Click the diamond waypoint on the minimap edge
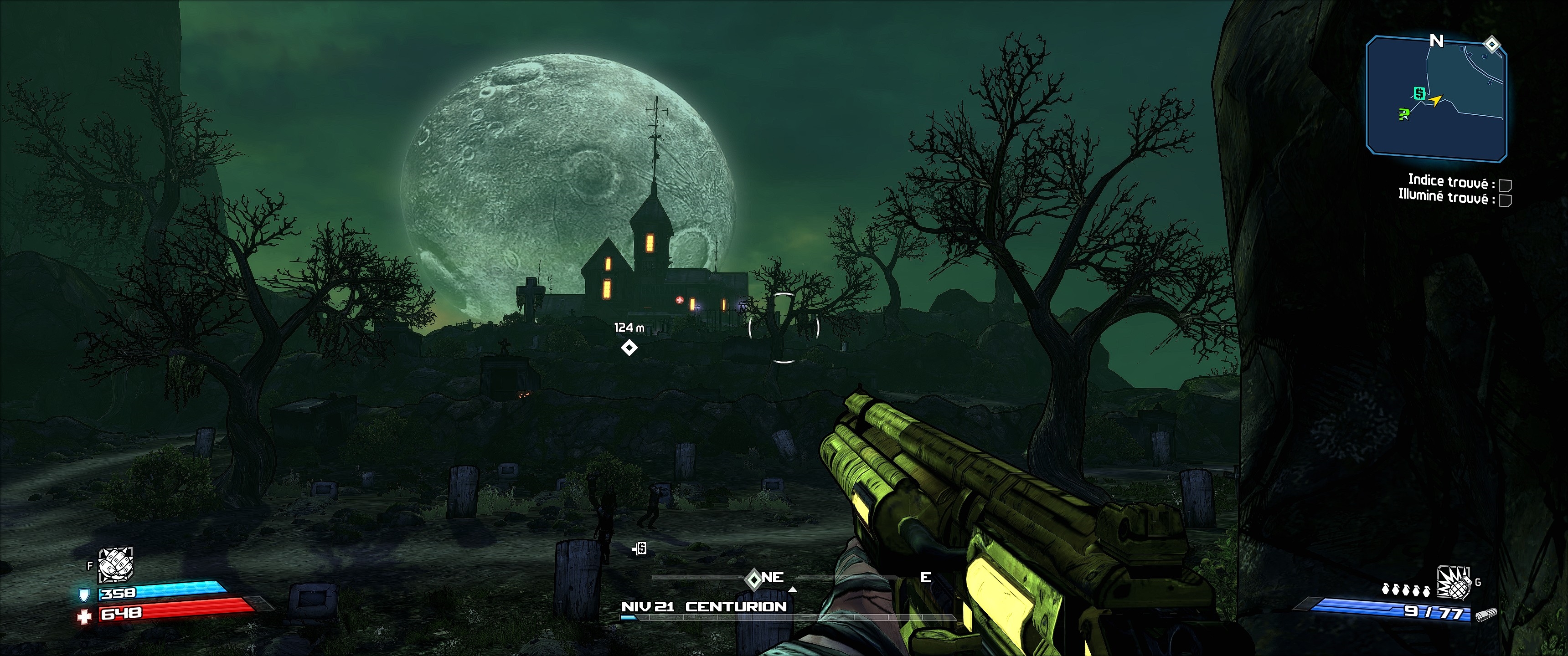This screenshot has width=1568, height=656. coord(1491,44)
